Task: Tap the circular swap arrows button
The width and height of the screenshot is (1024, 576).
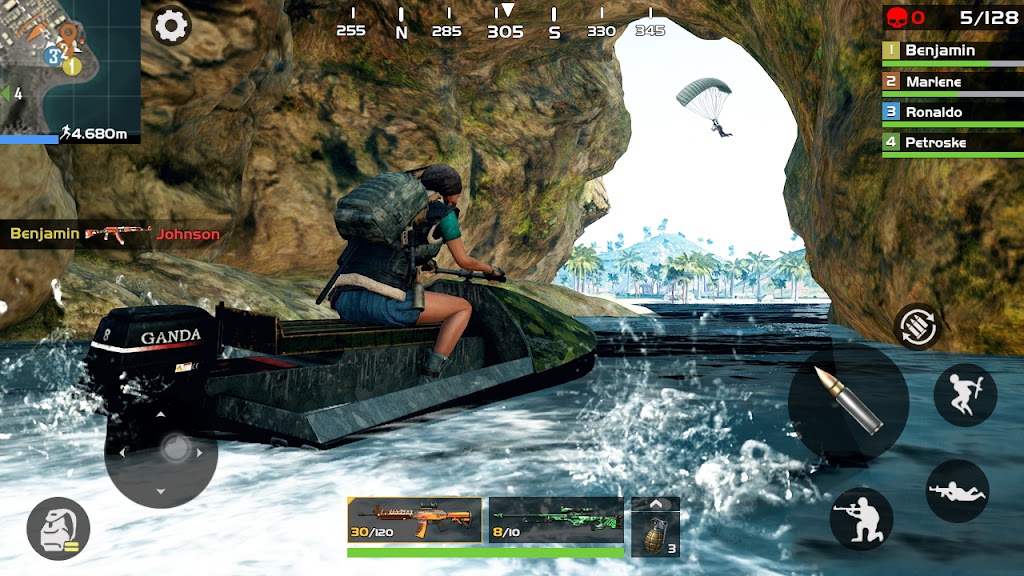Action: point(916,326)
